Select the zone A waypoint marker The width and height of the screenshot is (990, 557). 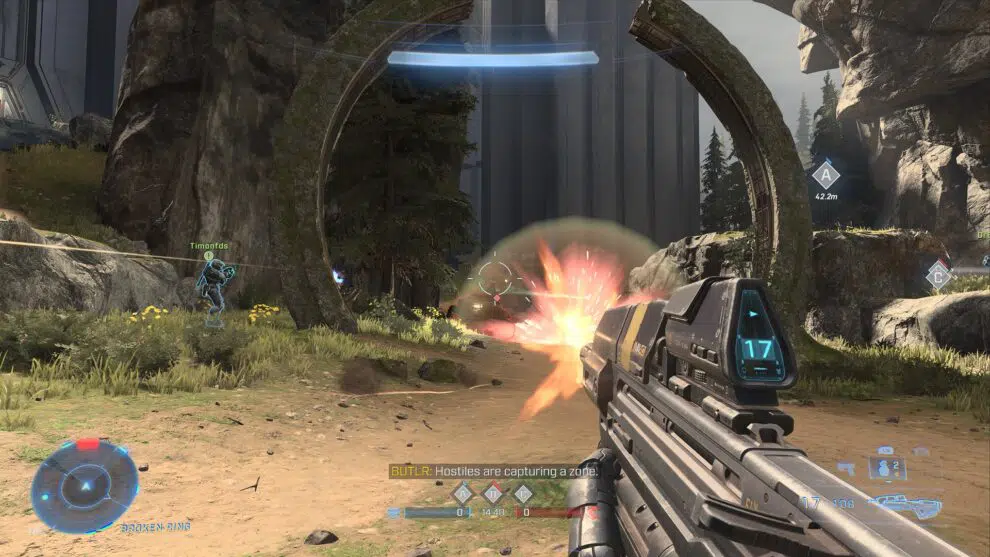825,175
